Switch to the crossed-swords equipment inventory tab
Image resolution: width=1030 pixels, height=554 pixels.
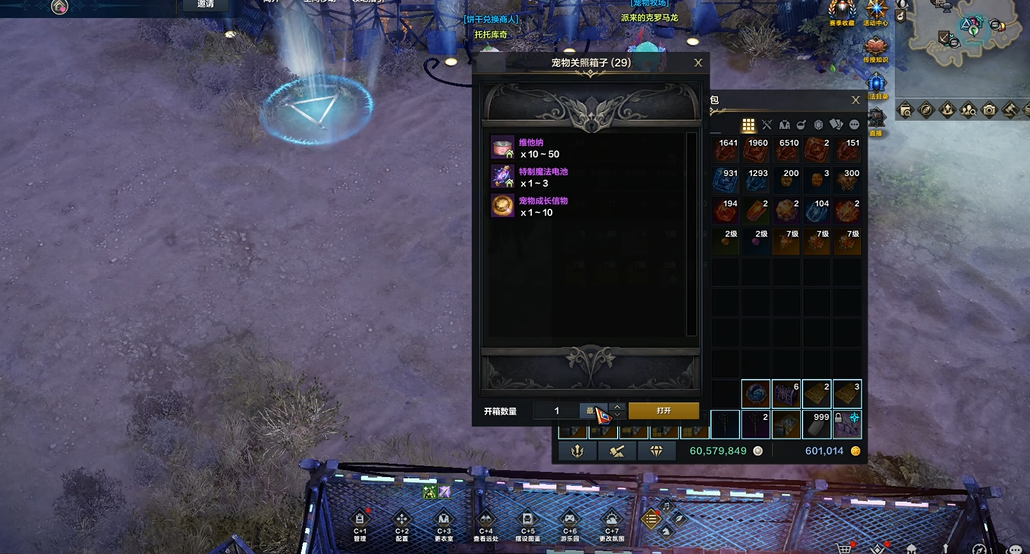point(767,125)
